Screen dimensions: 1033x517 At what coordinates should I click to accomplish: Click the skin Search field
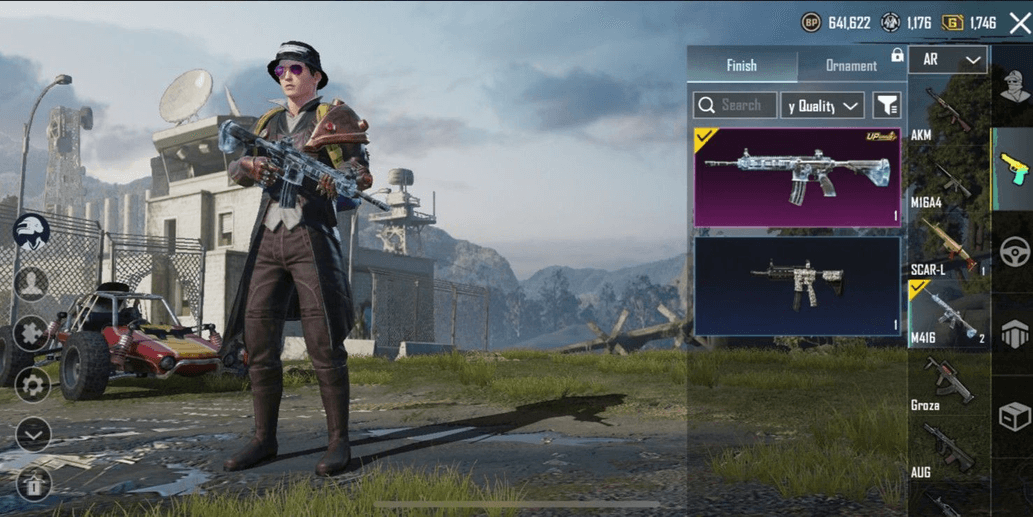[x=735, y=105]
